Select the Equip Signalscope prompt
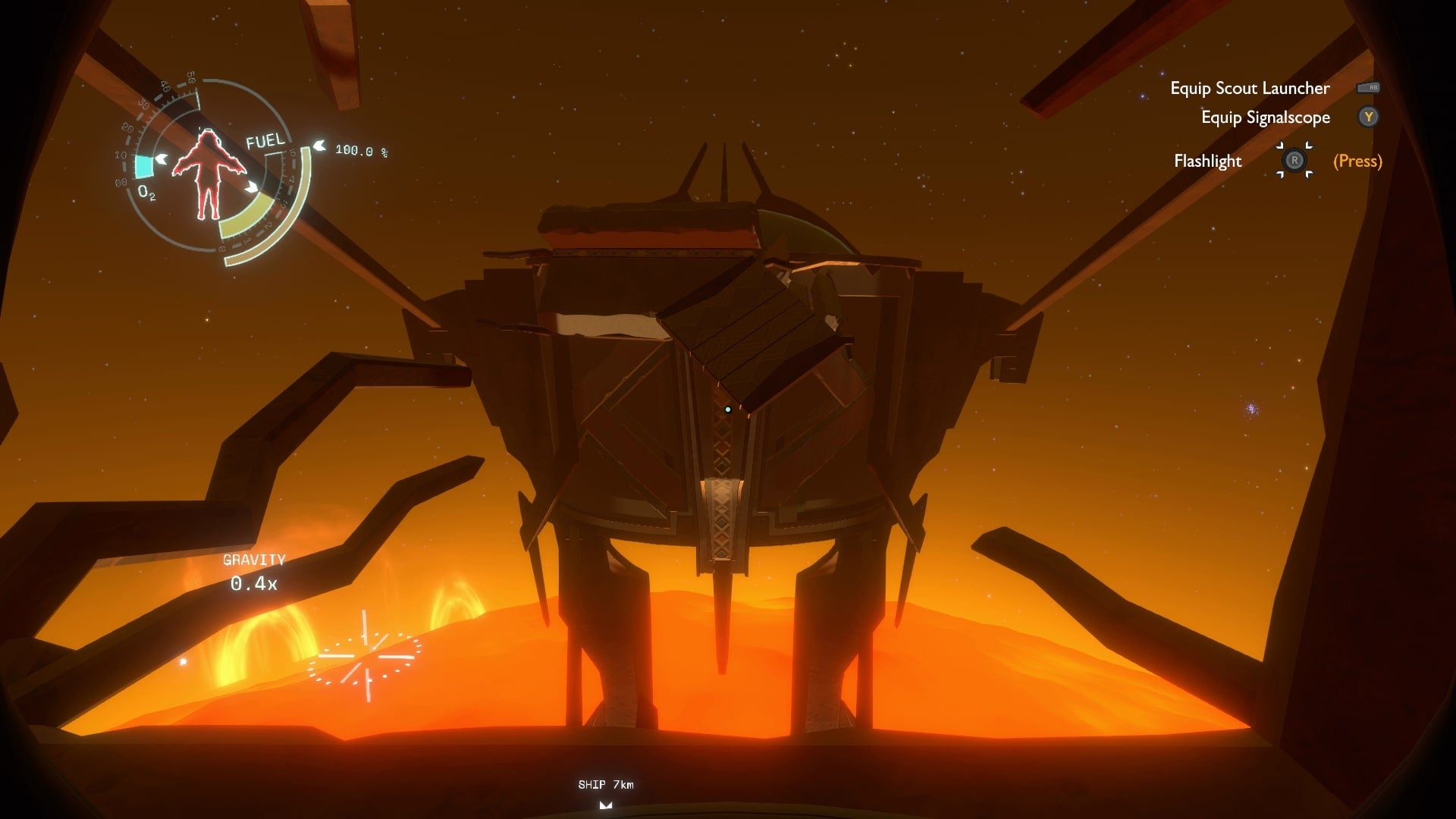The width and height of the screenshot is (1456, 819). [1265, 118]
